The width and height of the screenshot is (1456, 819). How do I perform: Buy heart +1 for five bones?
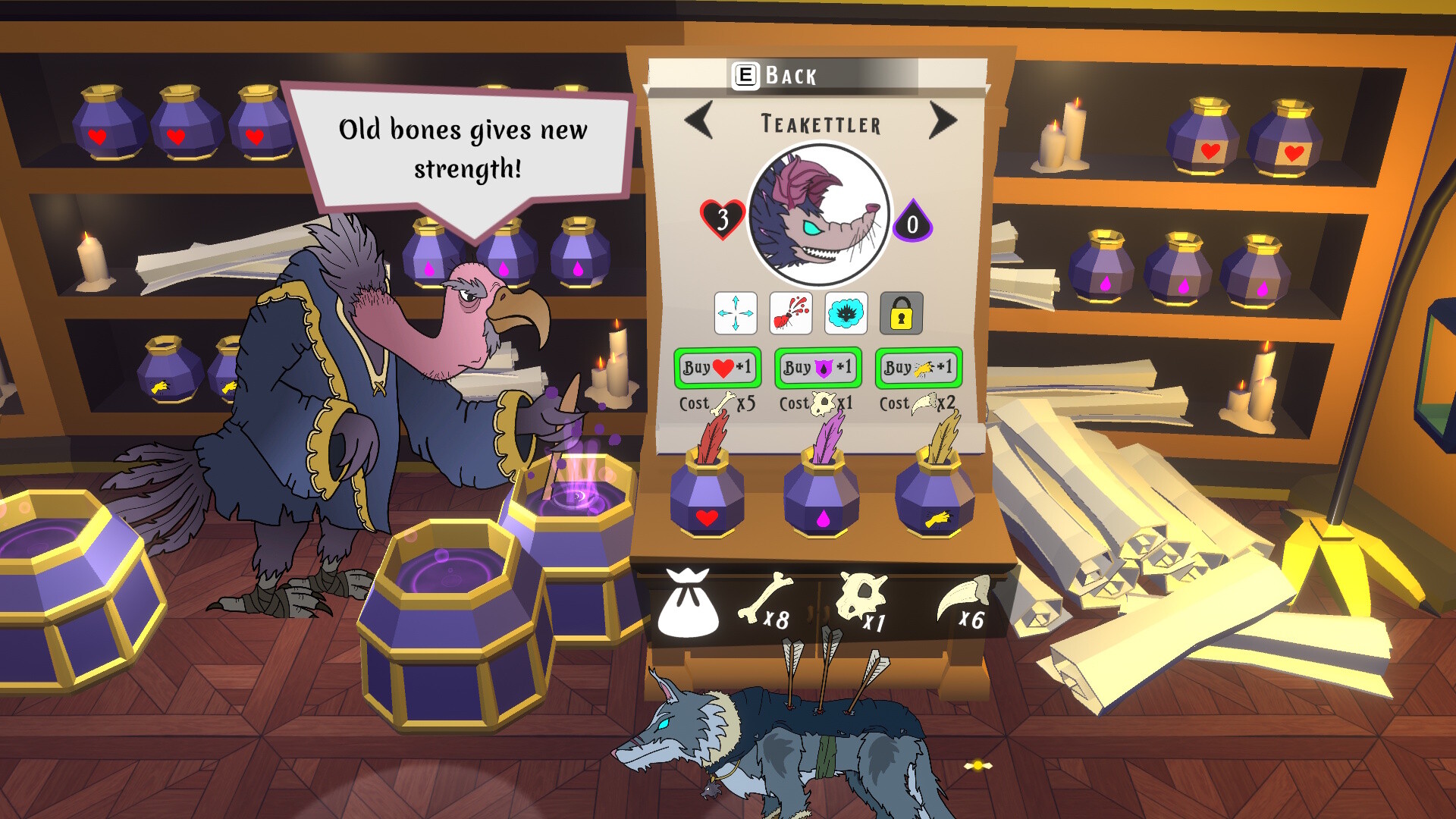click(x=717, y=368)
